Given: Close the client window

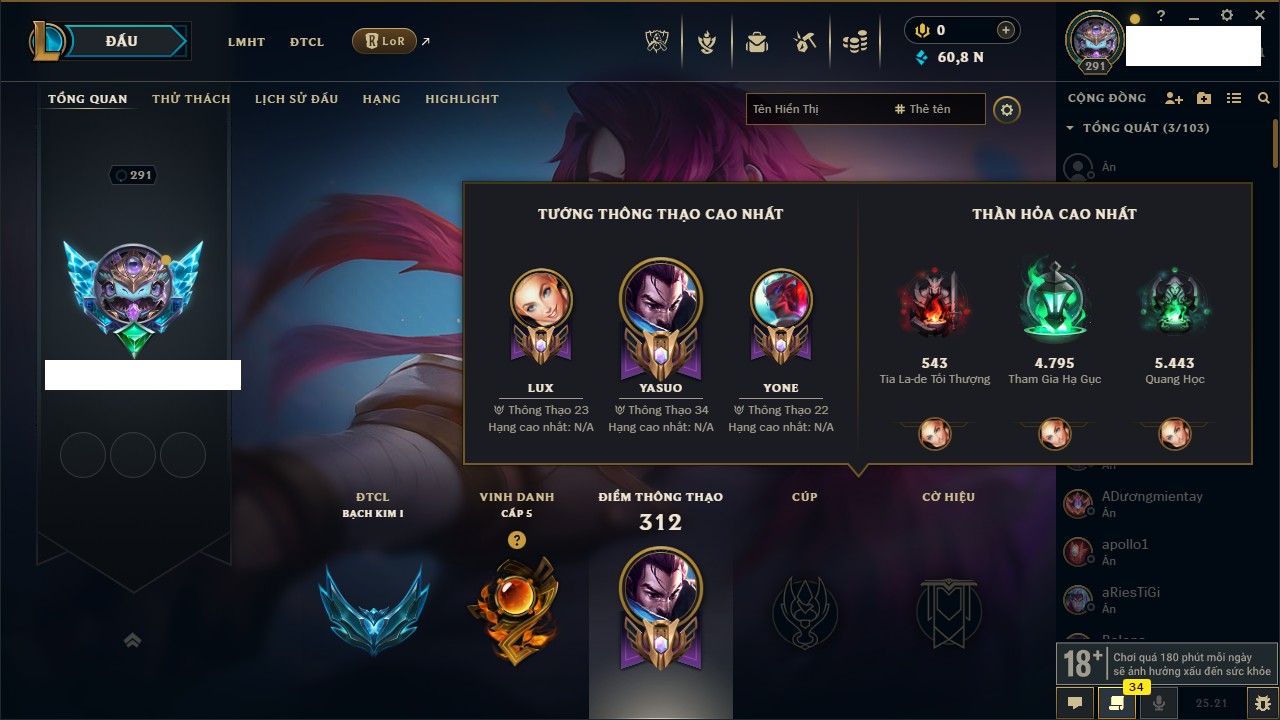Looking at the screenshot, I should (x=1258, y=16).
